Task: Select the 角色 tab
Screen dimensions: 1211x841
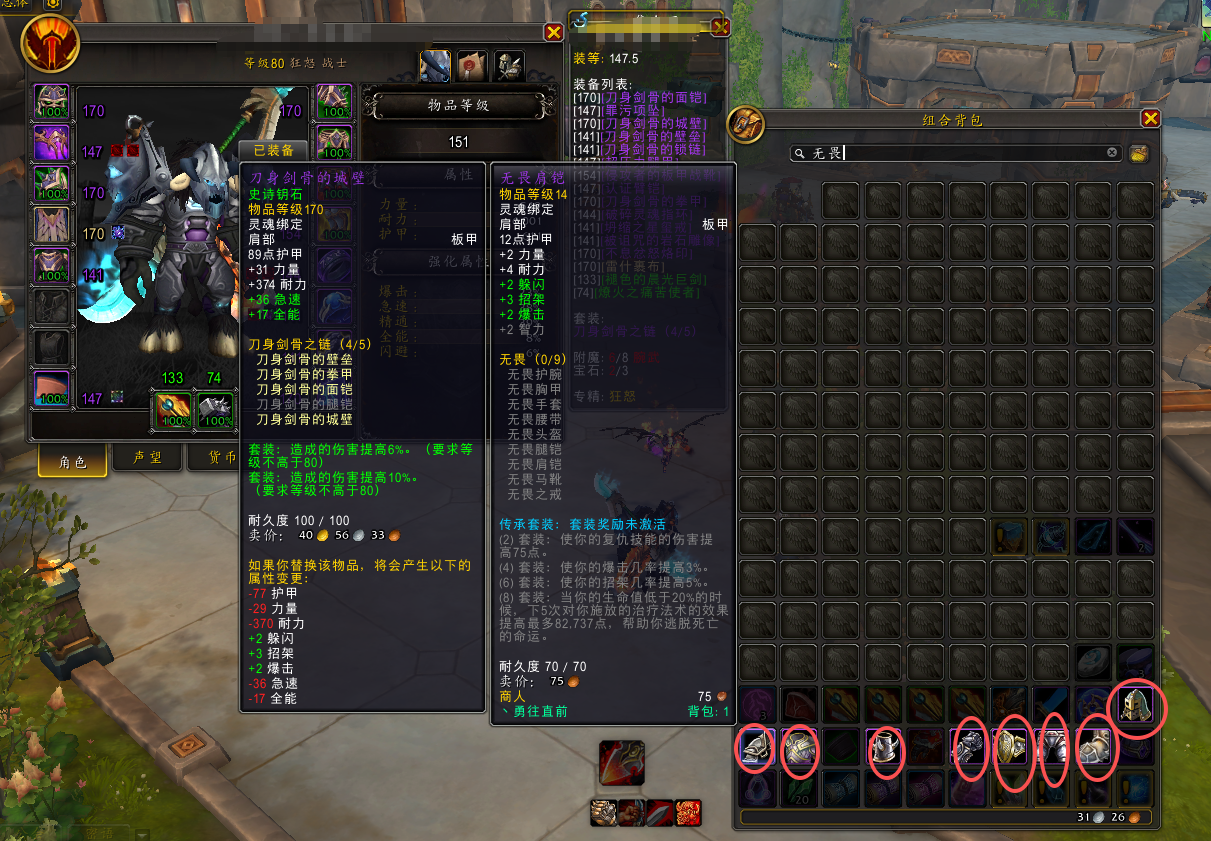Action: tap(74, 461)
